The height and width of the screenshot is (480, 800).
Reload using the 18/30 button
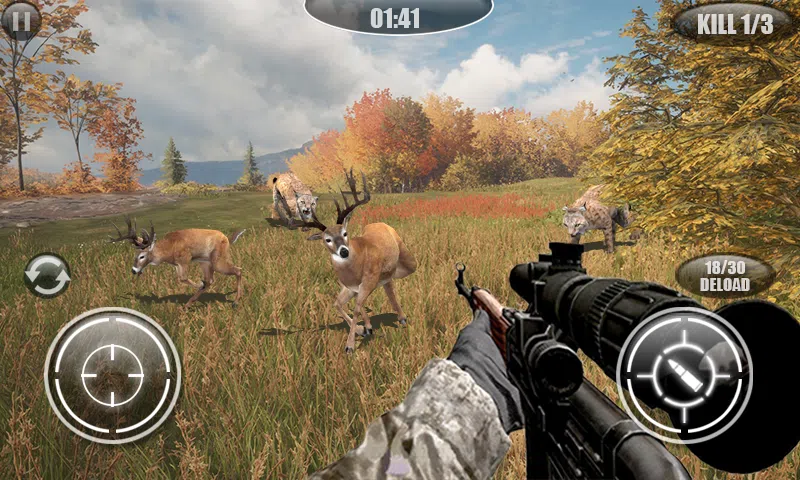[x=725, y=275]
